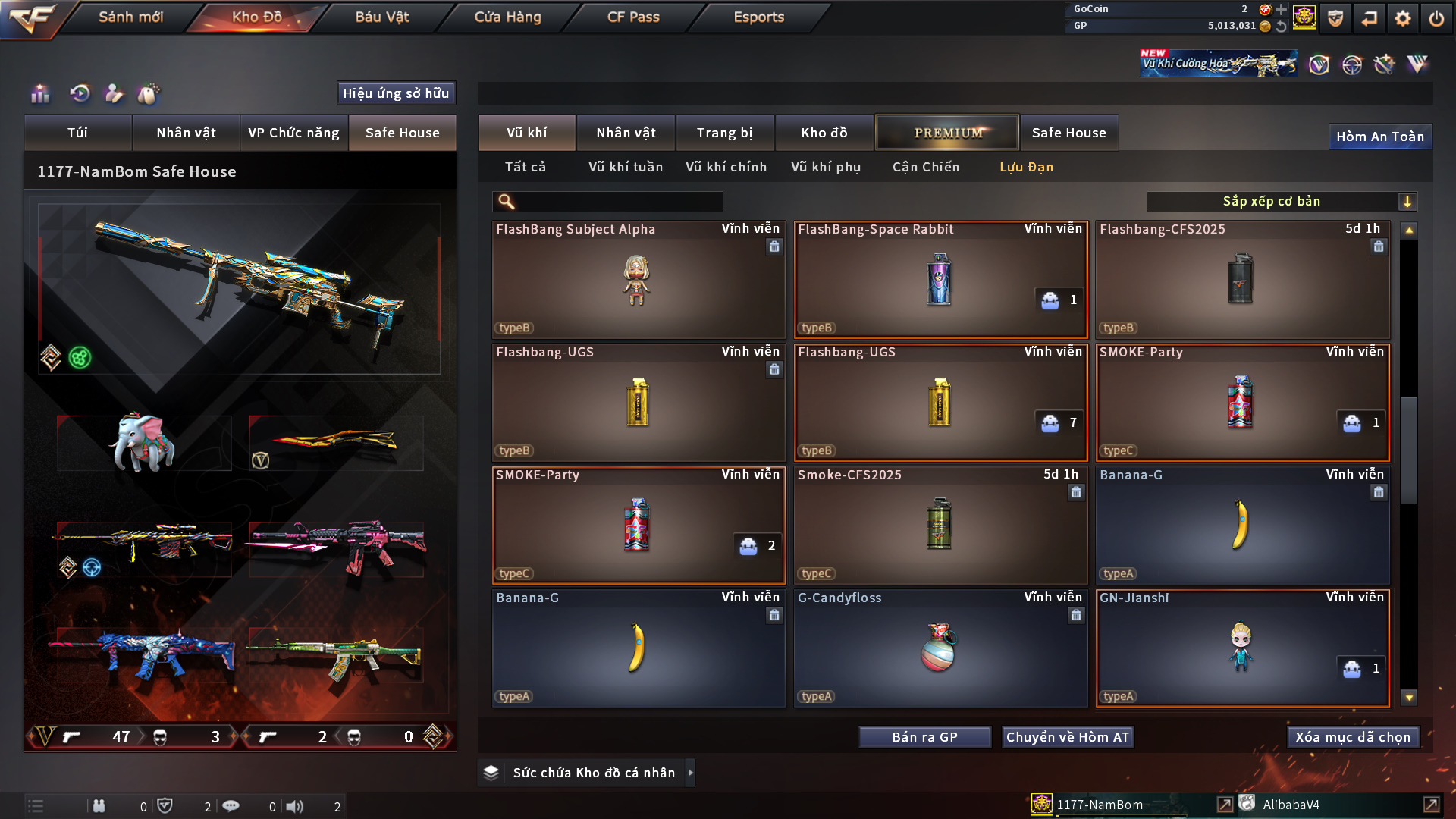Switch to the Báu Vật tab

coord(381,17)
